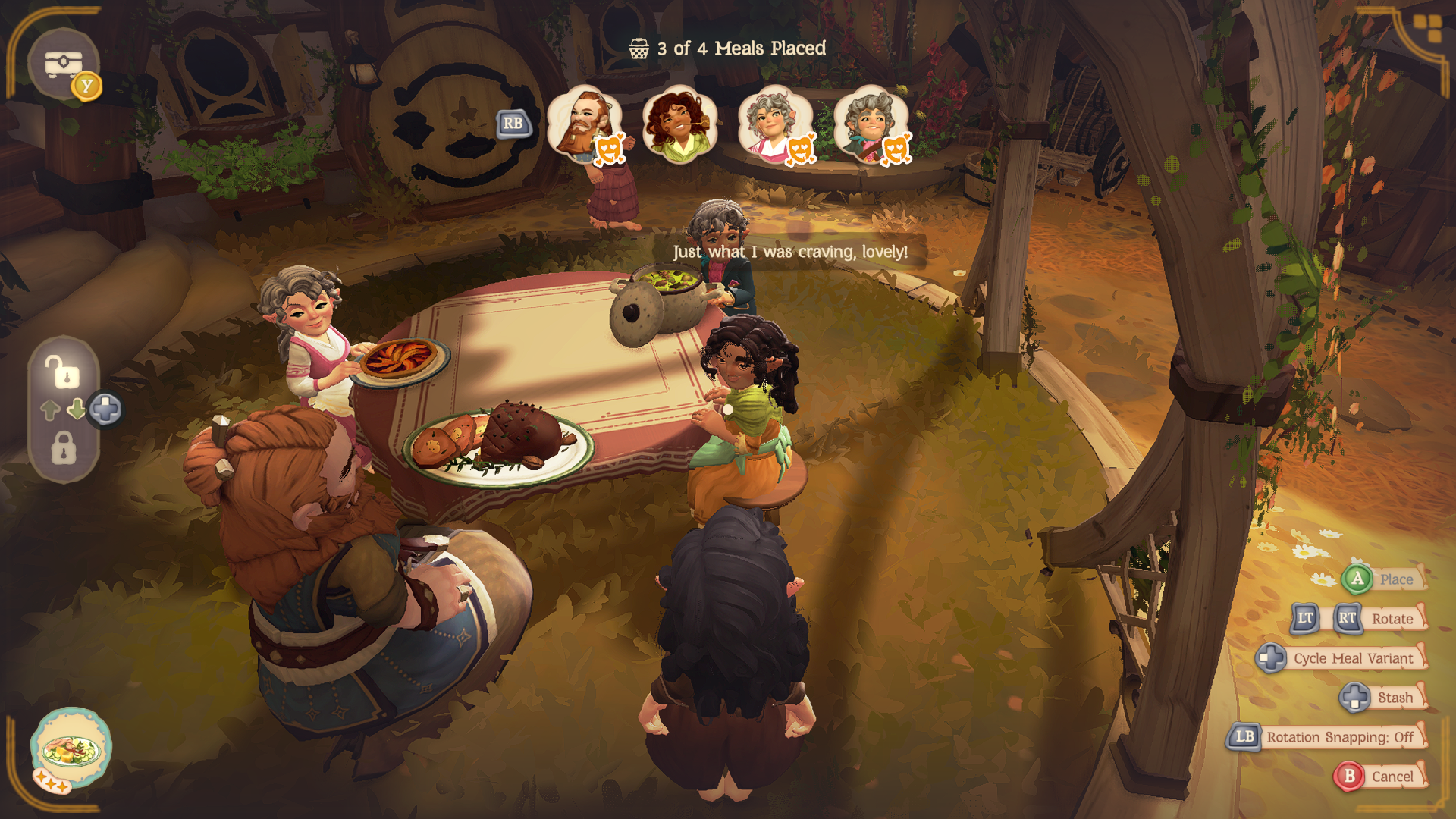
Task: Open the chest stash icon
Action: point(64,65)
